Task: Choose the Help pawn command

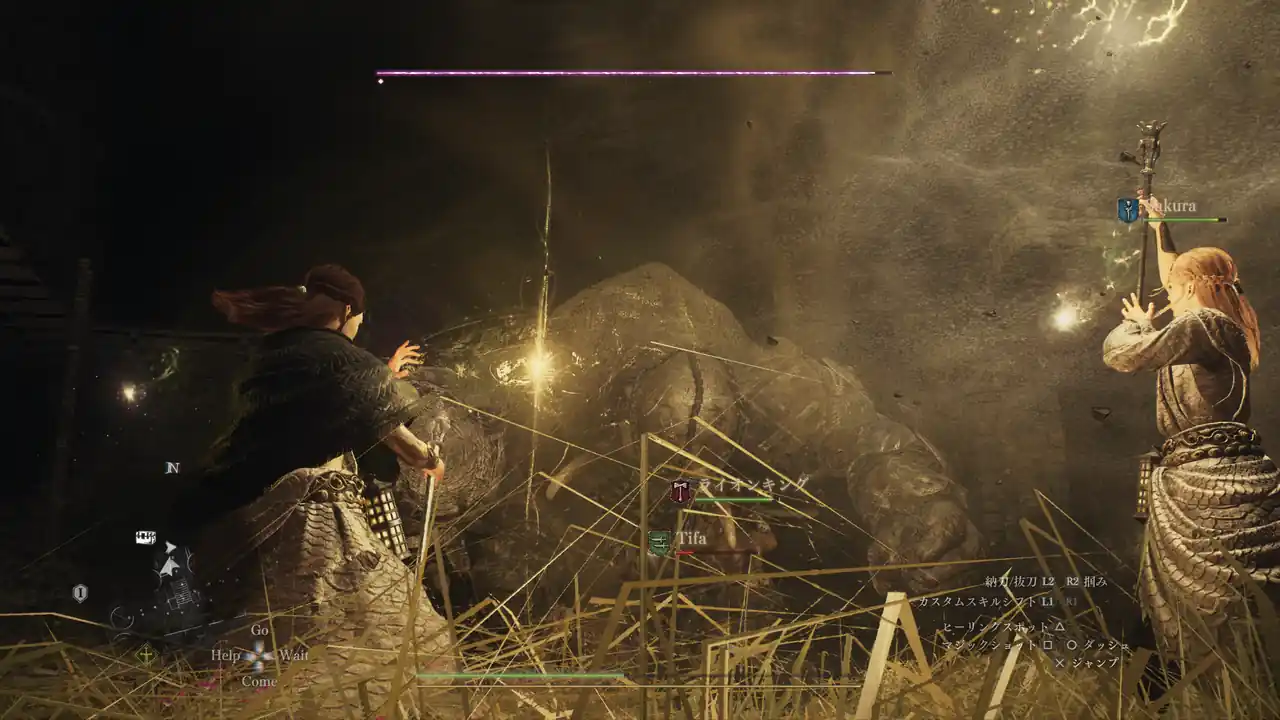Action: click(225, 656)
